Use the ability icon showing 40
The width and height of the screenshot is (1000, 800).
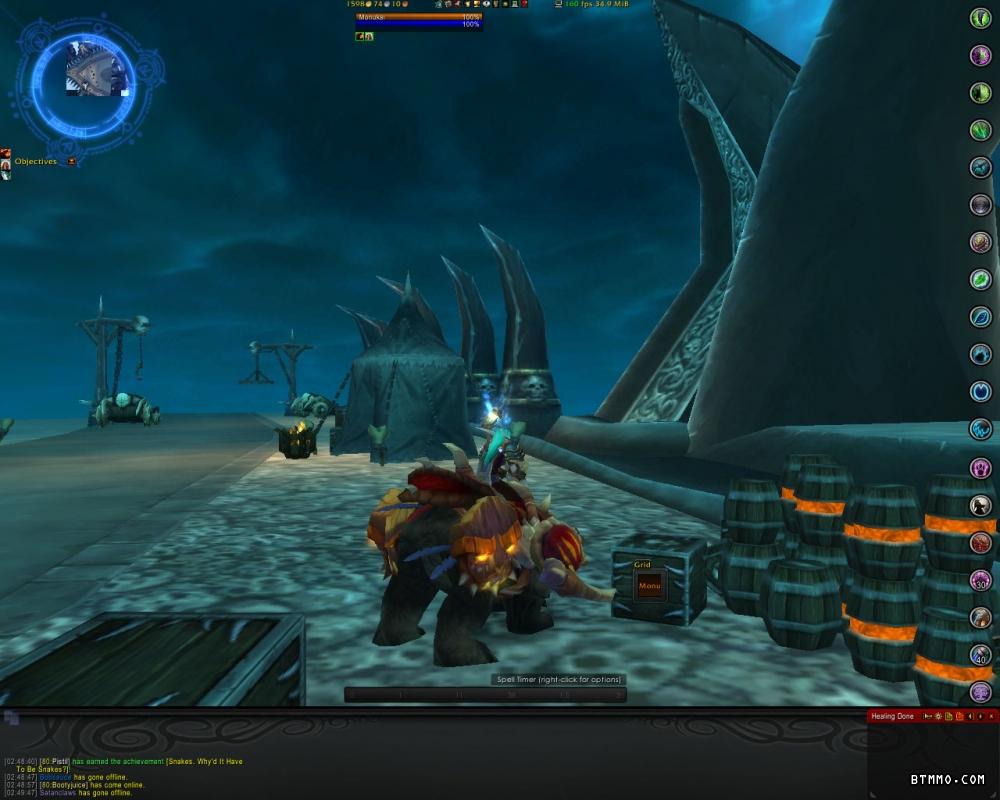[x=980, y=655]
